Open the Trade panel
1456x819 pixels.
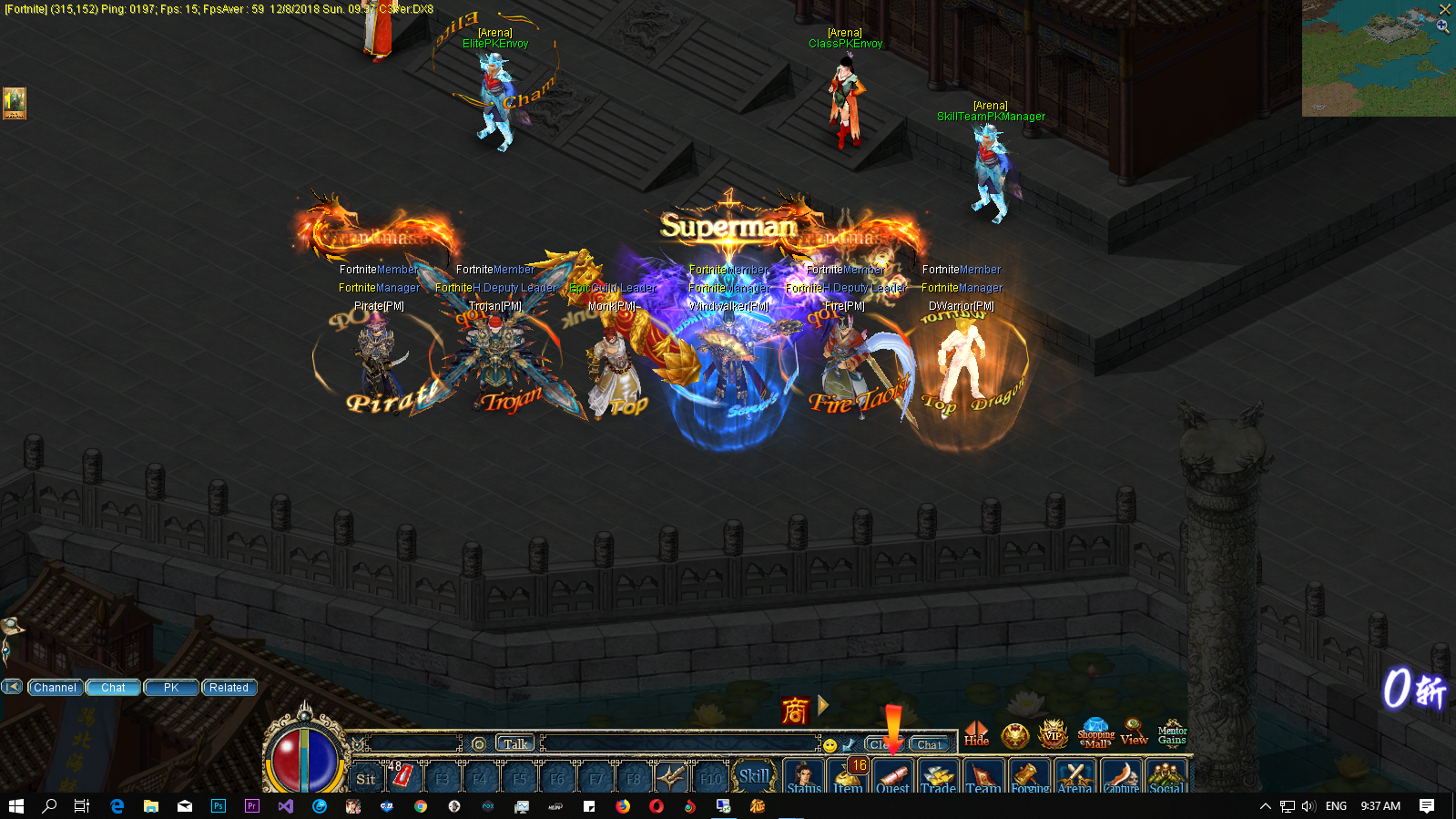(938, 776)
